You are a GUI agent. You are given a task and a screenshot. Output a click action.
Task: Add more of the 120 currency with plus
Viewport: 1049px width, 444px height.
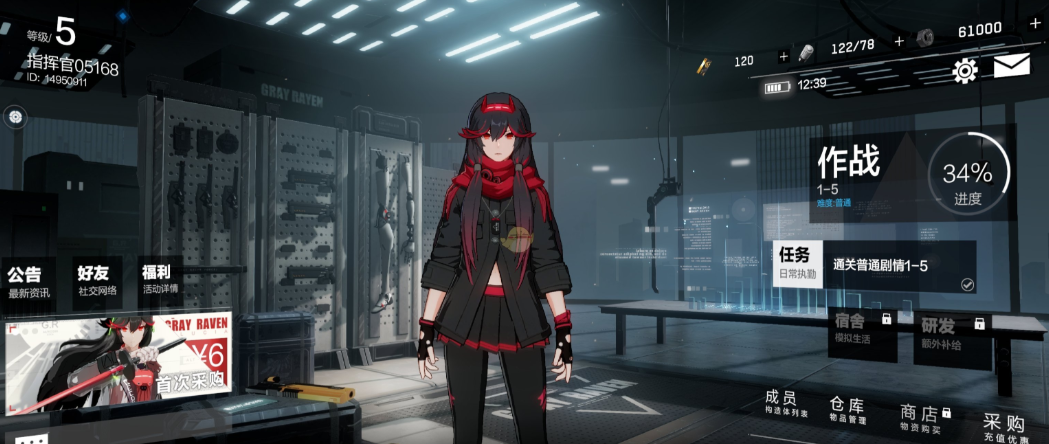(783, 57)
